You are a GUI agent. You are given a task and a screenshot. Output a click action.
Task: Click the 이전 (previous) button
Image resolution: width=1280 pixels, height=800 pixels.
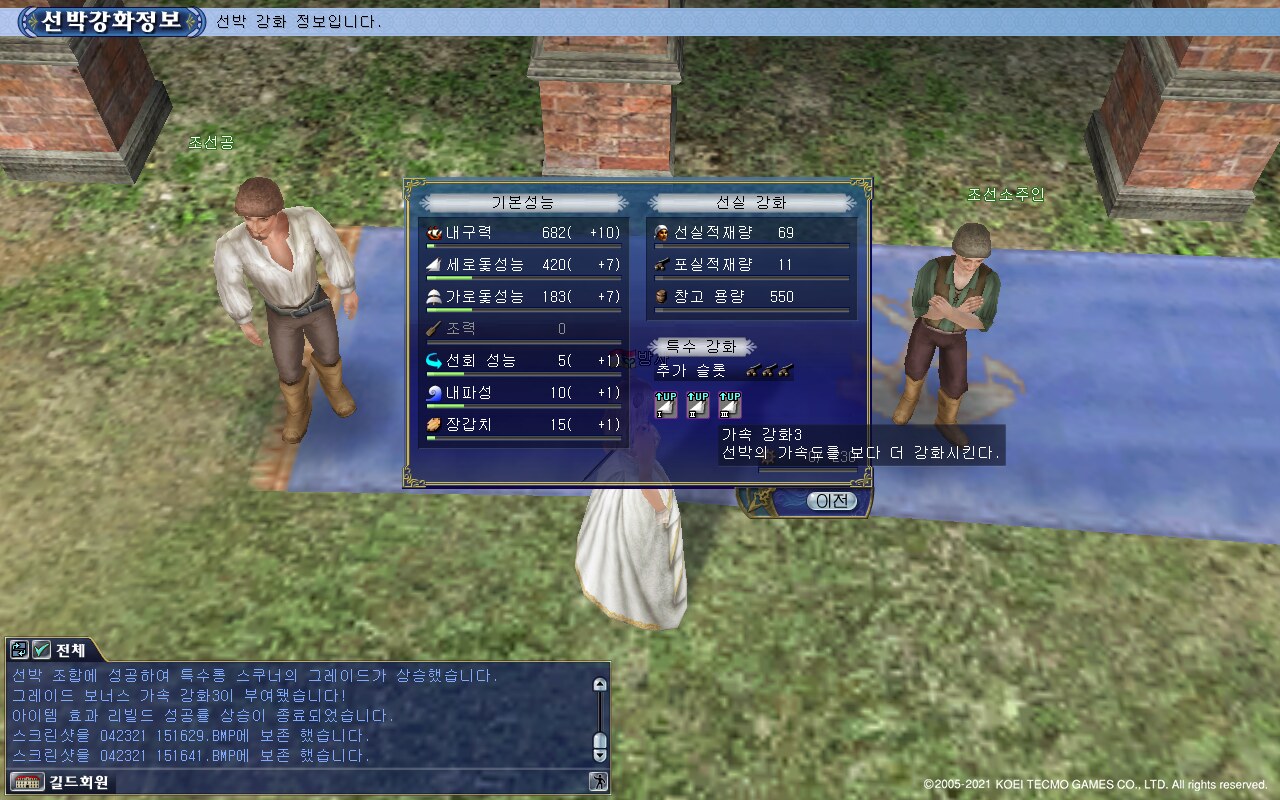831,501
